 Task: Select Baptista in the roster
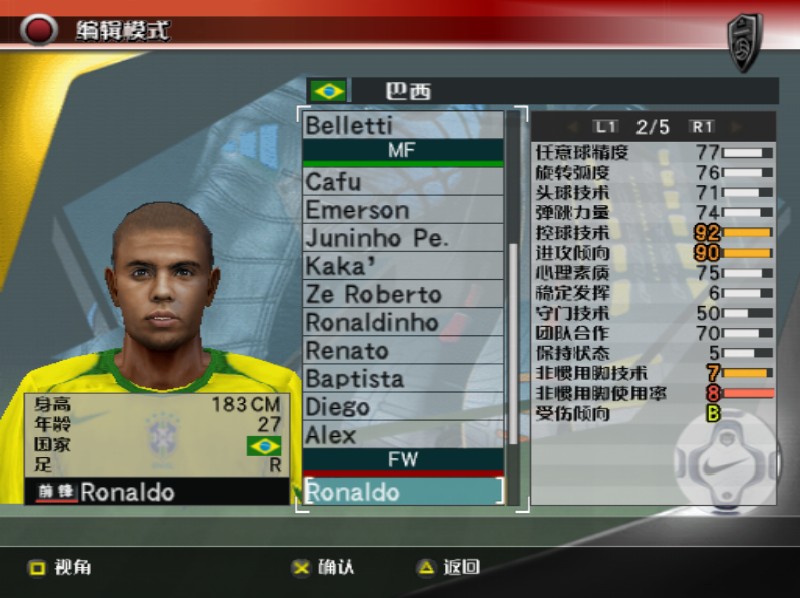[402, 379]
